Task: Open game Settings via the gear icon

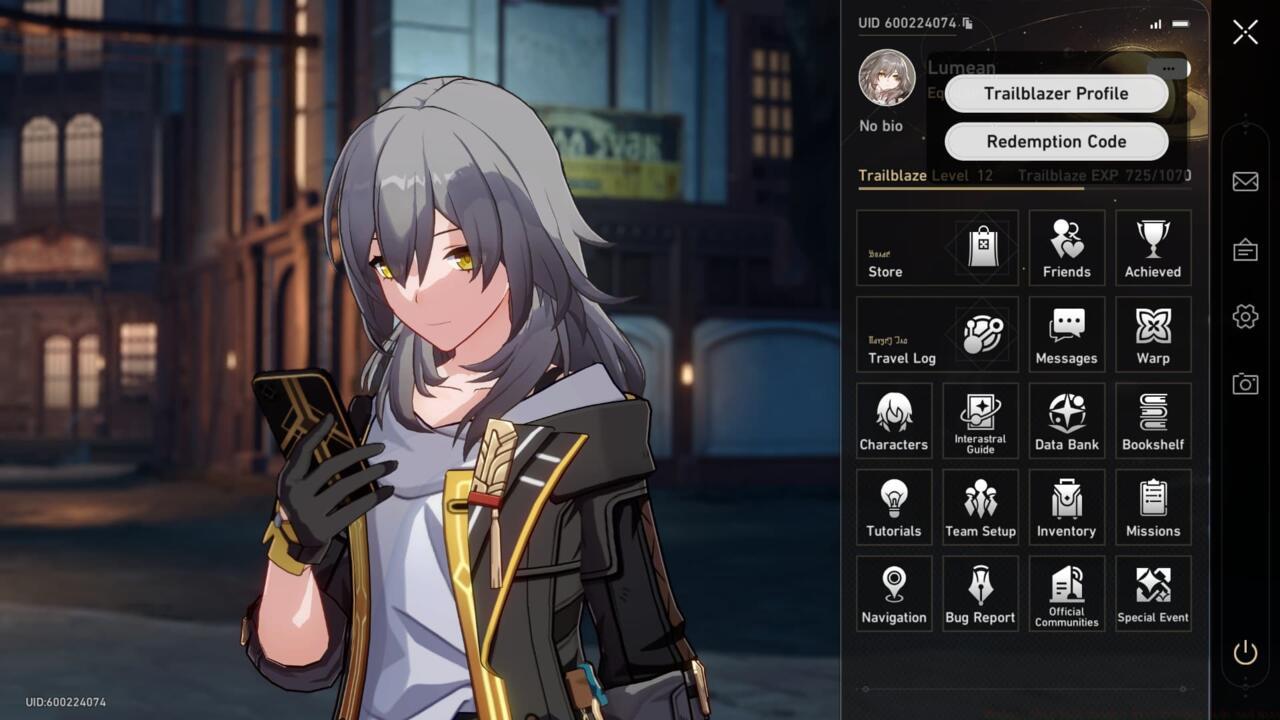Action: click(1245, 316)
